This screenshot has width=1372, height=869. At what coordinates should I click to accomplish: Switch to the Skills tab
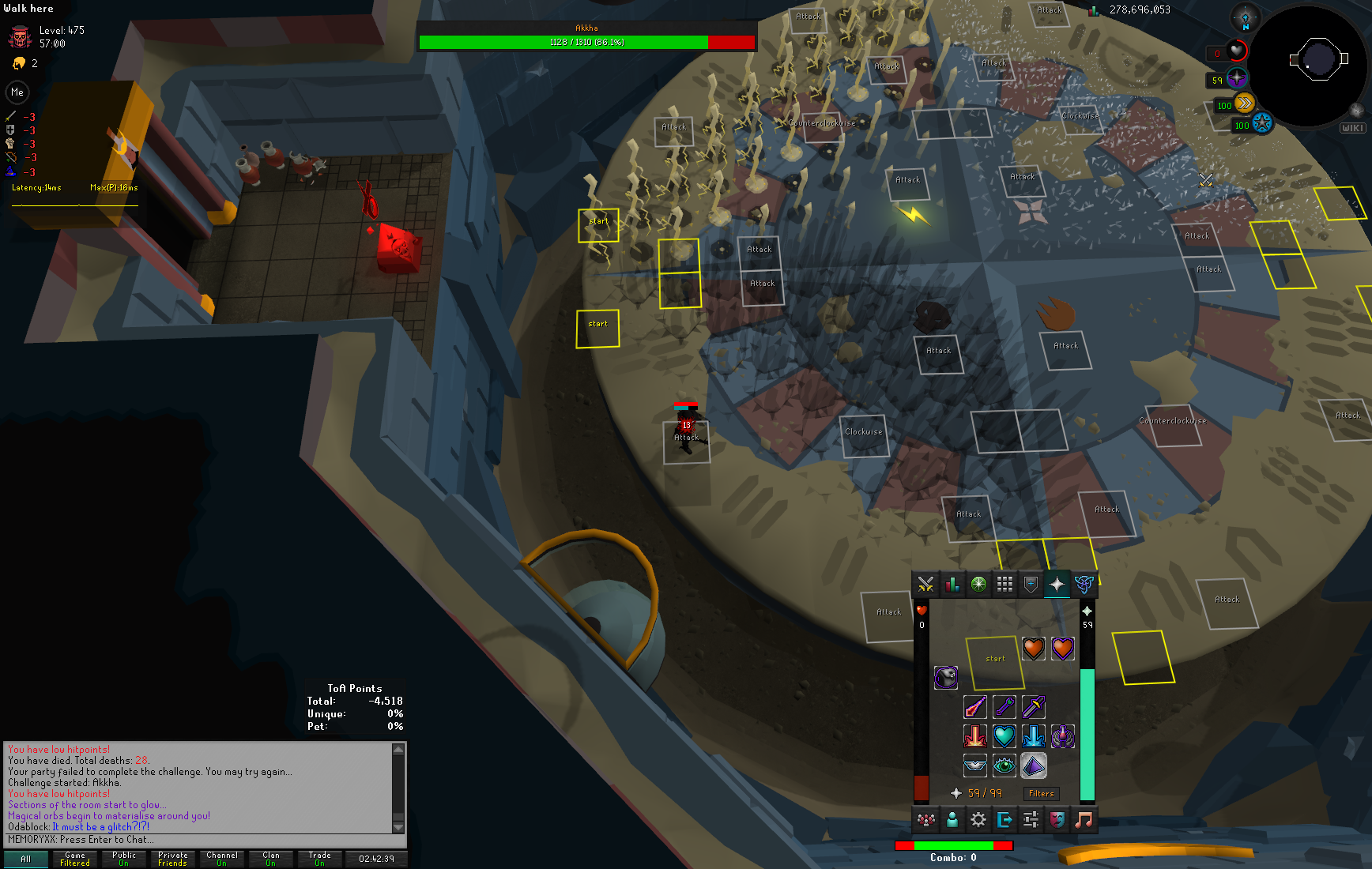(x=952, y=585)
